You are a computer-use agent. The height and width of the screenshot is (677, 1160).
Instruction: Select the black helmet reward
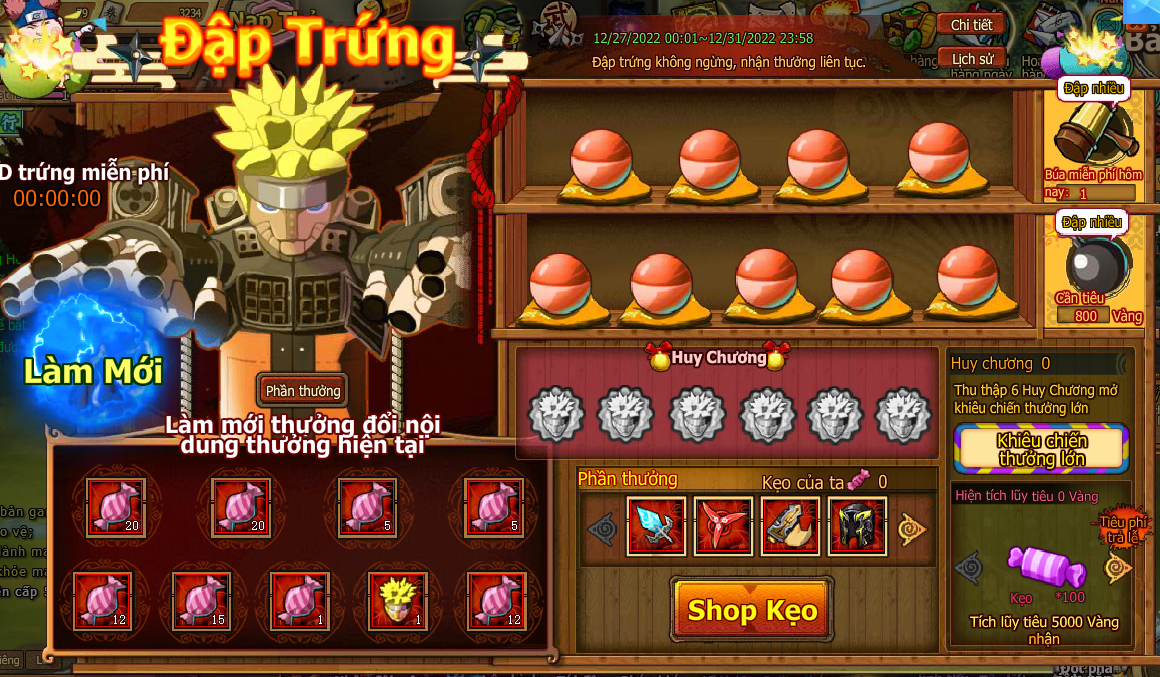[x=857, y=526]
